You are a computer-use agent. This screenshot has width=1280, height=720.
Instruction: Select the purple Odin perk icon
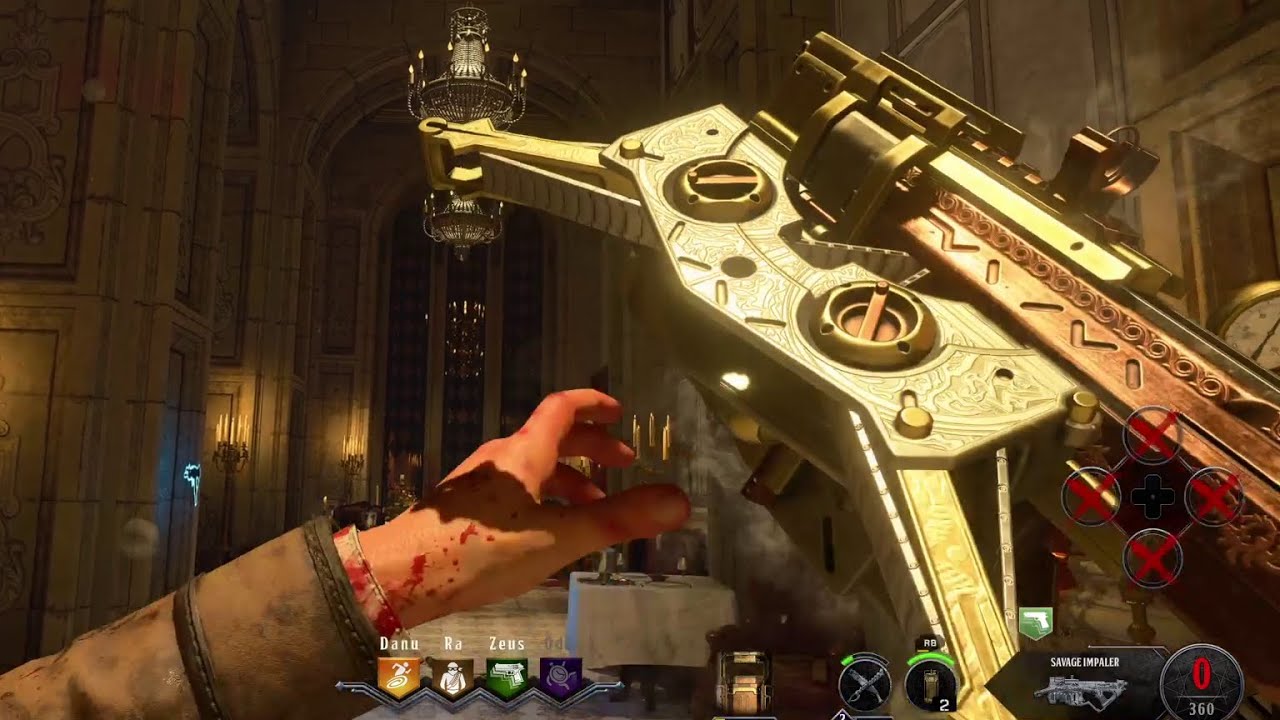(559, 676)
